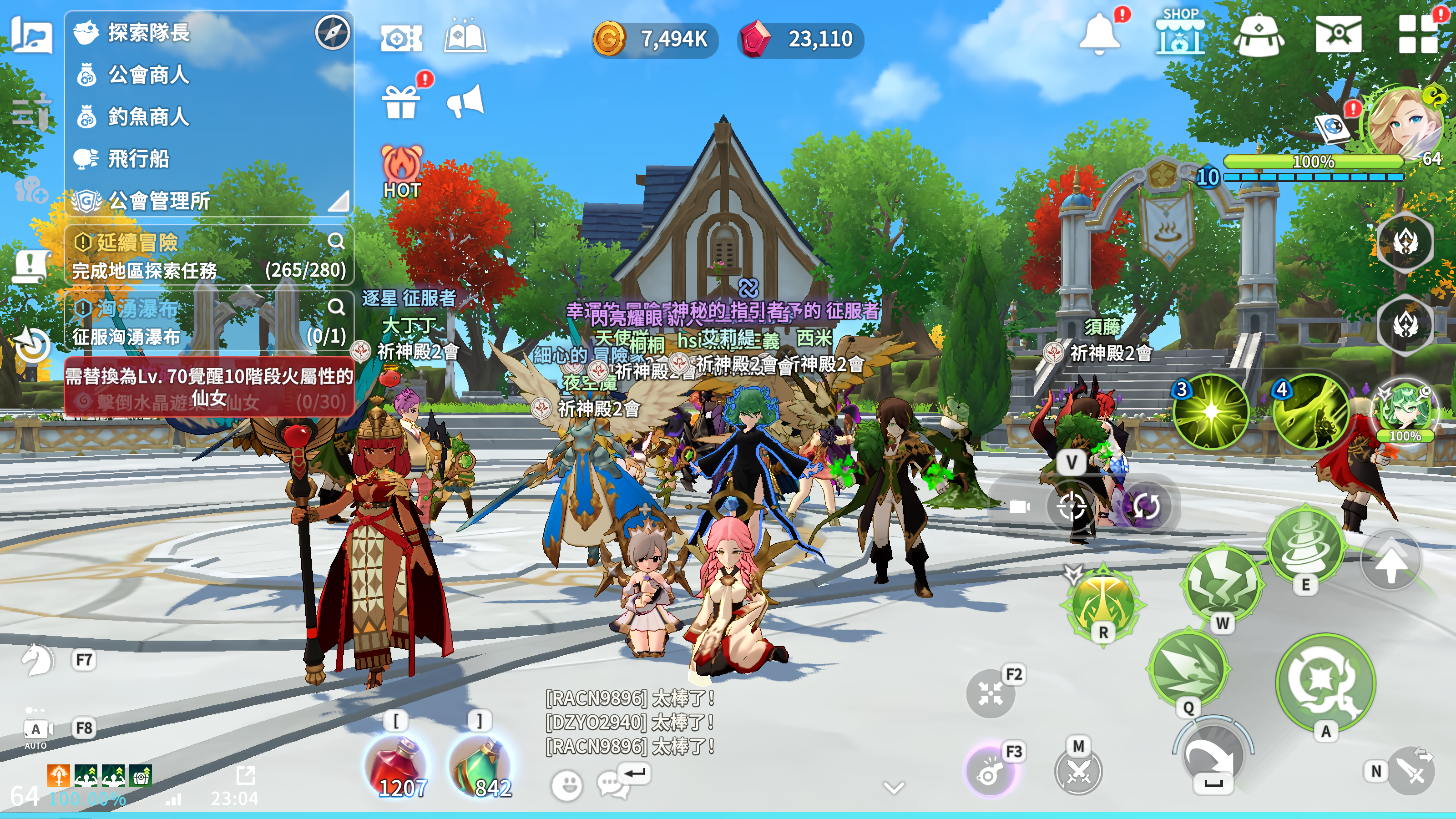Screen dimensions: 1456x819
Task: Tap the jump up-arrow button
Action: pyautogui.click(x=1390, y=561)
